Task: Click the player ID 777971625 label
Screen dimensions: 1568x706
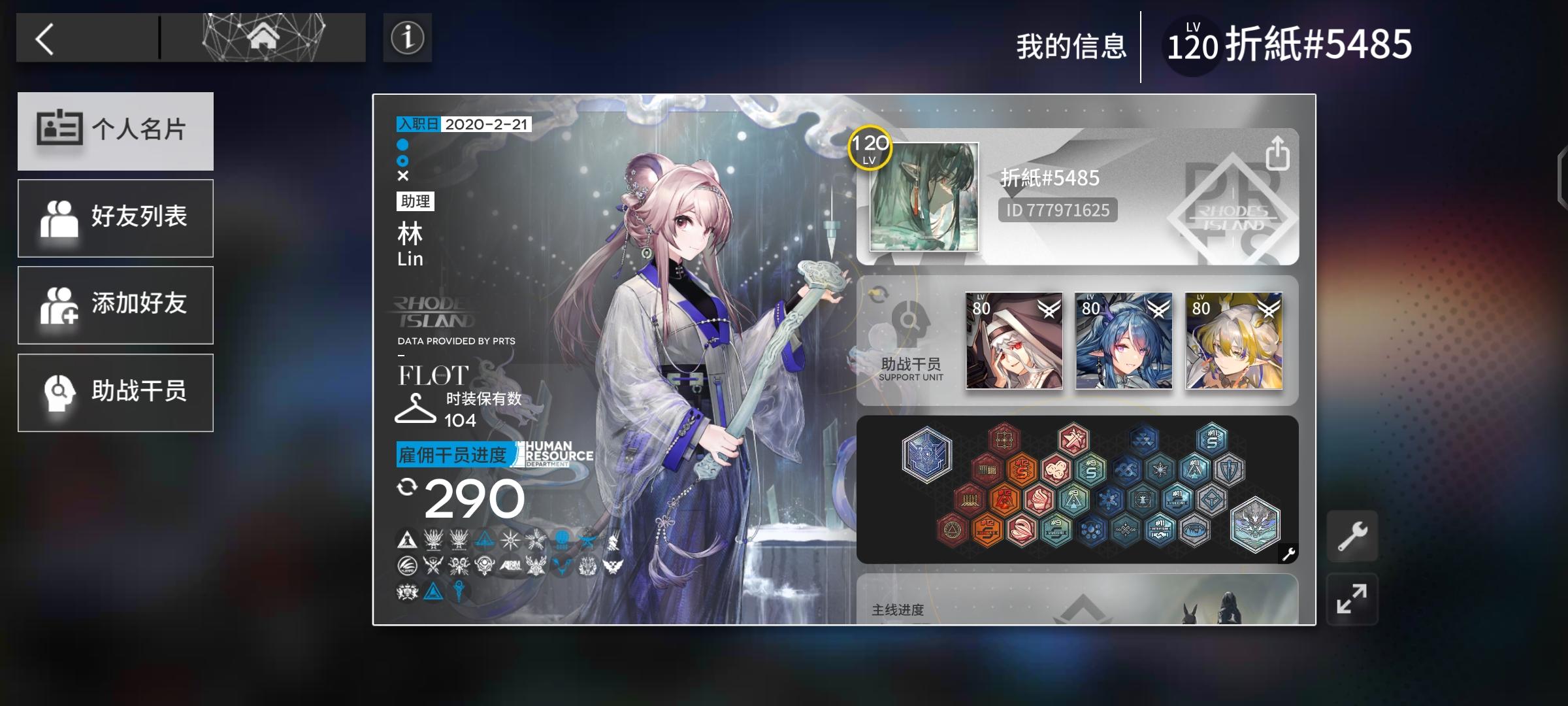Action: [x=1056, y=210]
